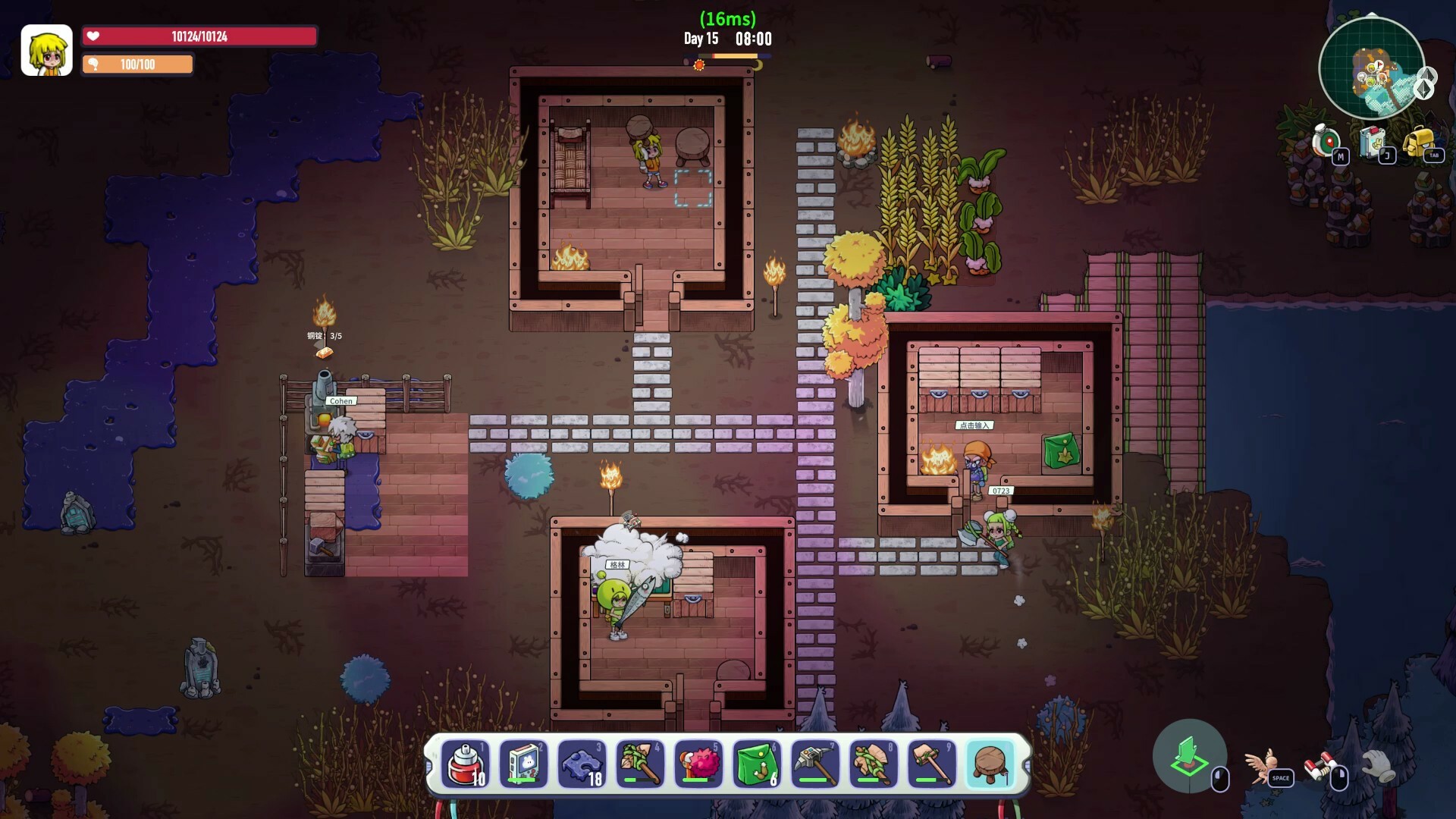Activate the winged dash ability icon
The width and height of the screenshot is (1456, 819).
click(1263, 764)
